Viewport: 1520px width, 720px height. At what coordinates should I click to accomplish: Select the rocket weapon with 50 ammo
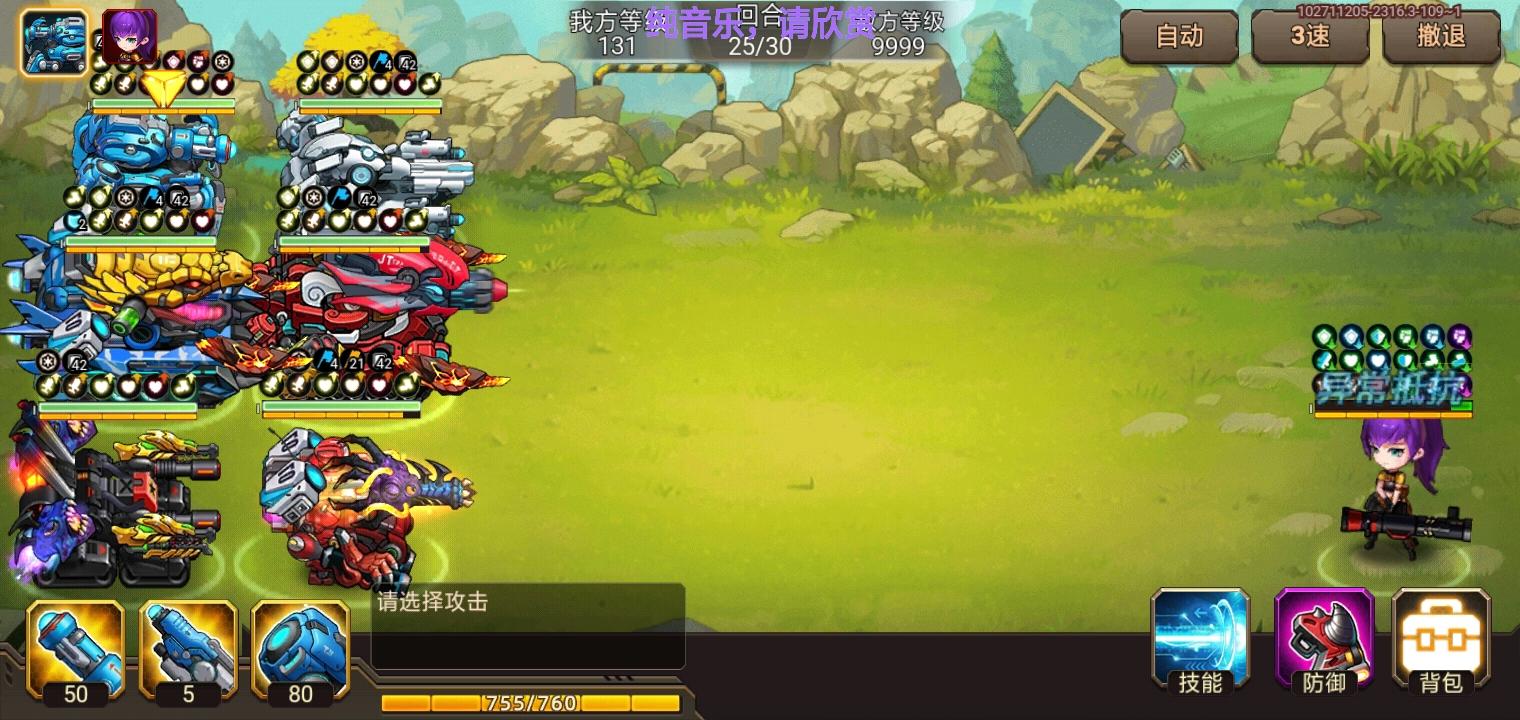click(x=76, y=650)
